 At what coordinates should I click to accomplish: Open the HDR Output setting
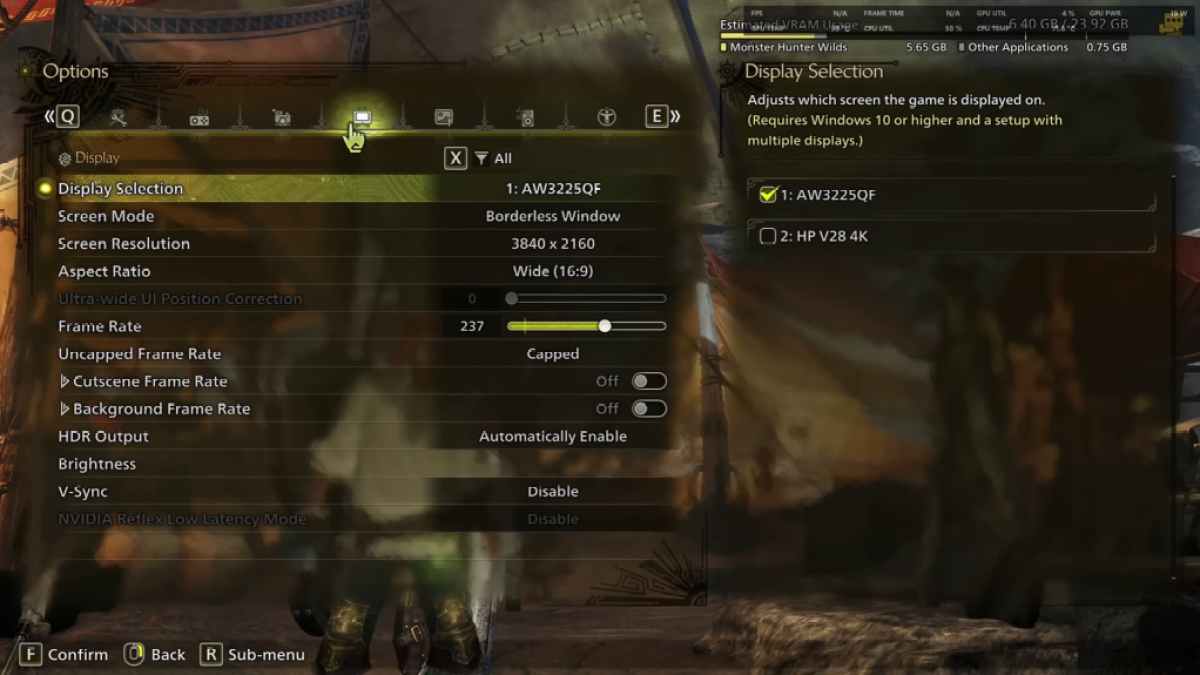[552, 436]
